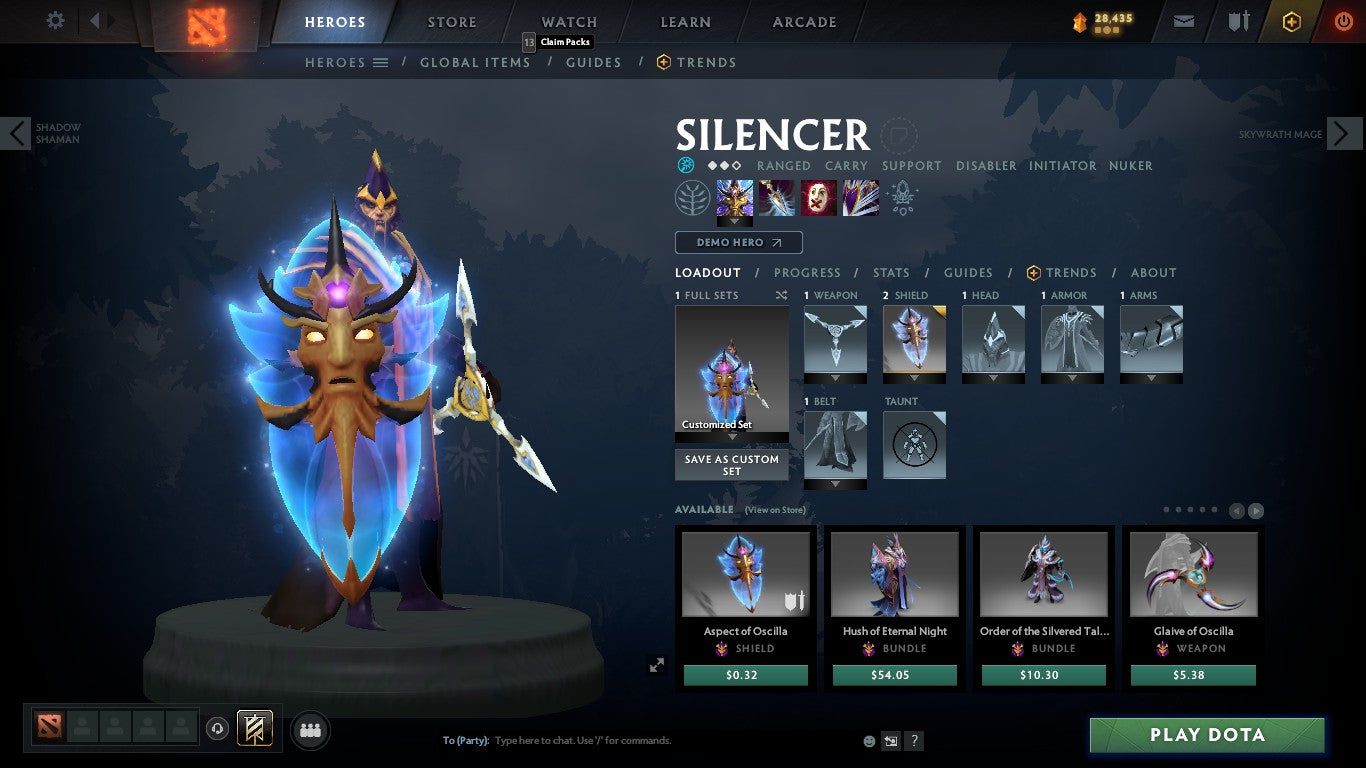Click the Aghanim's Scepter upgrade icon

coord(901,197)
